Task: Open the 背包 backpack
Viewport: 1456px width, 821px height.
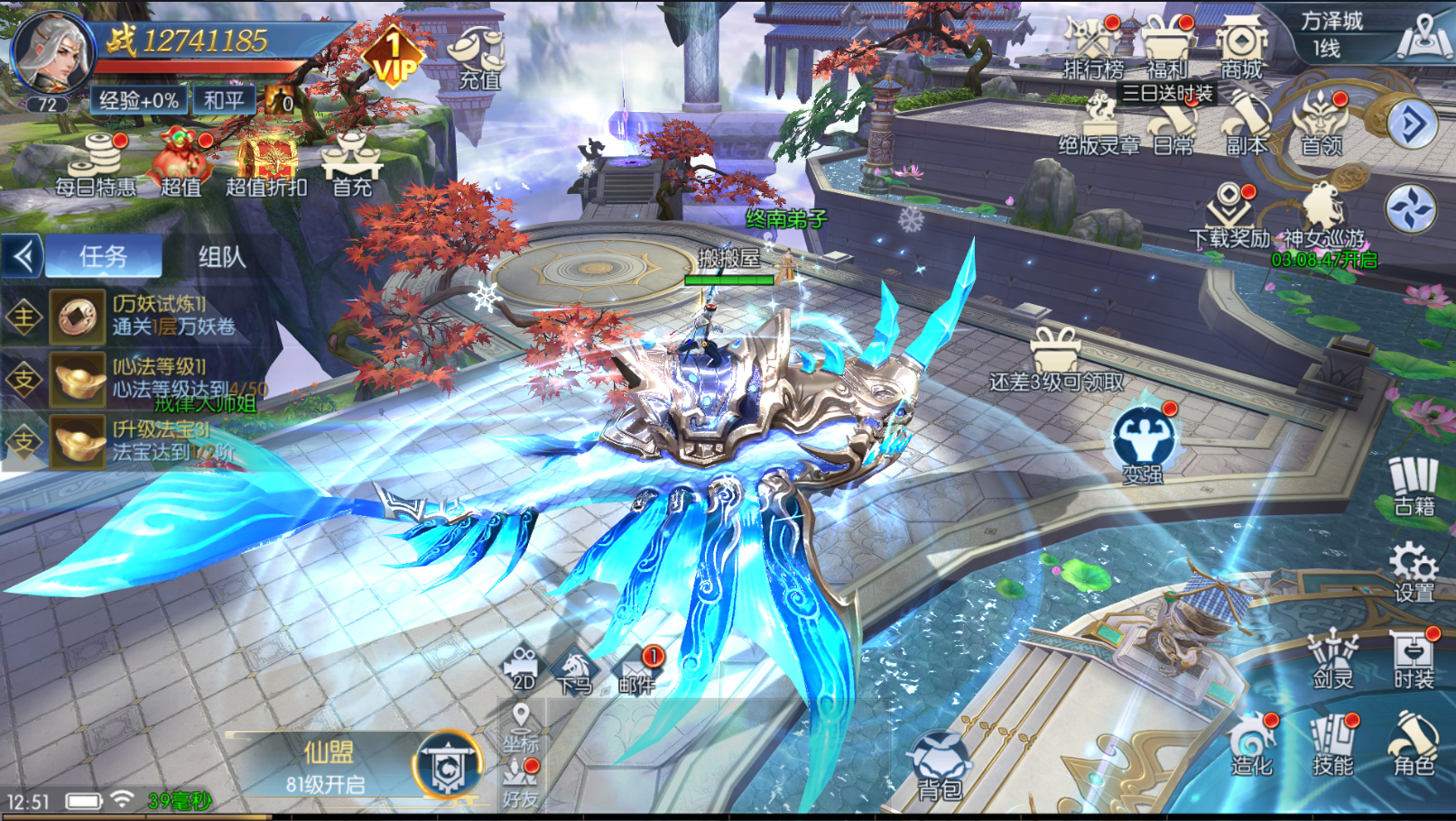Action: pos(939,767)
